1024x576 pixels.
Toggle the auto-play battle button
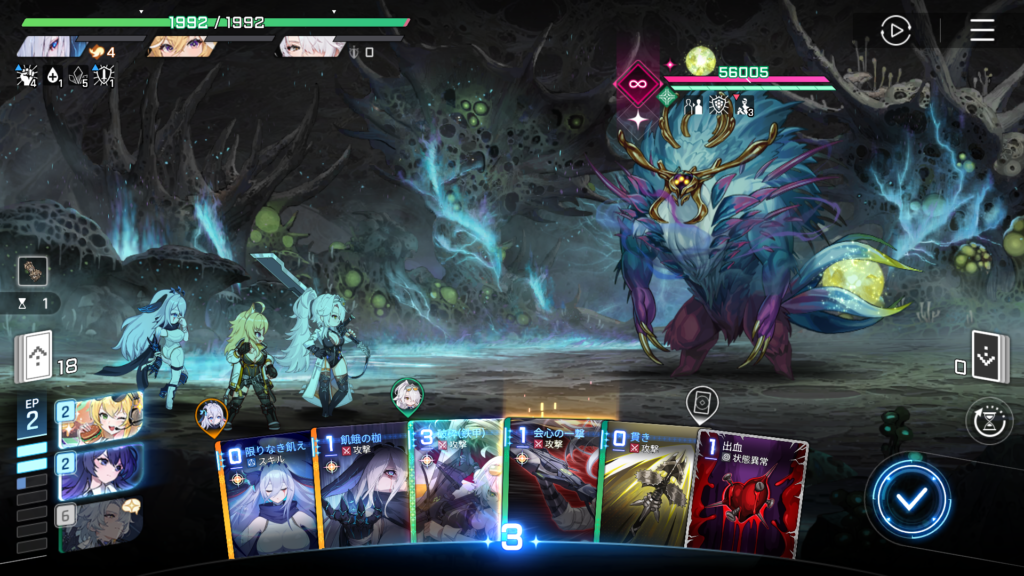coord(895,31)
